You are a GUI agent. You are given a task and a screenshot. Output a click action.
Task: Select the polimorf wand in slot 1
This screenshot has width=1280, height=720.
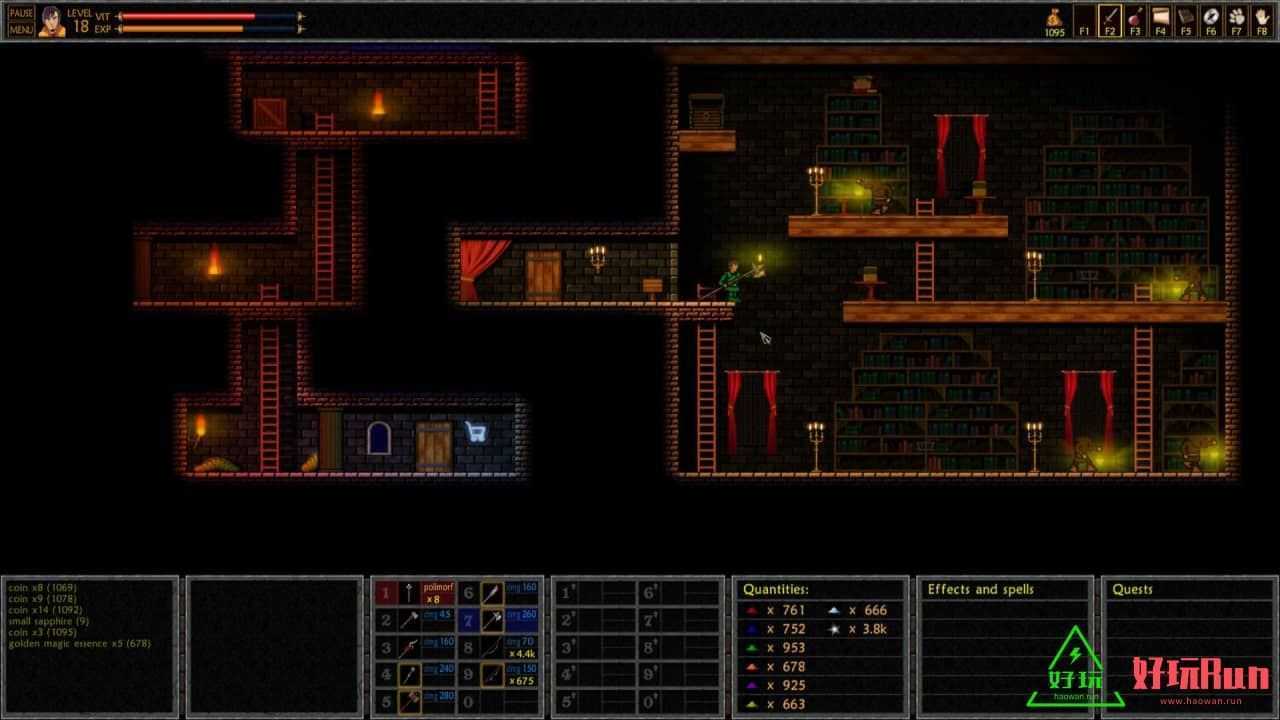(410, 593)
